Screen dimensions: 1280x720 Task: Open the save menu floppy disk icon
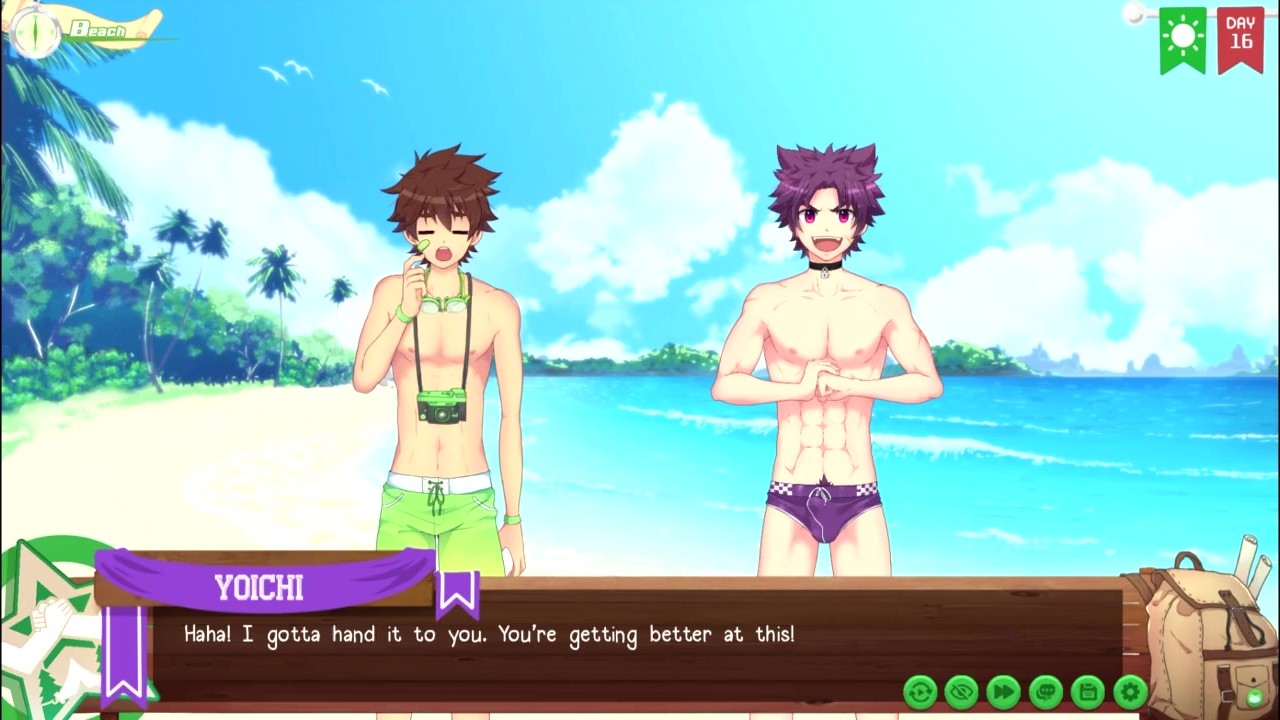(x=1087, y=691)
